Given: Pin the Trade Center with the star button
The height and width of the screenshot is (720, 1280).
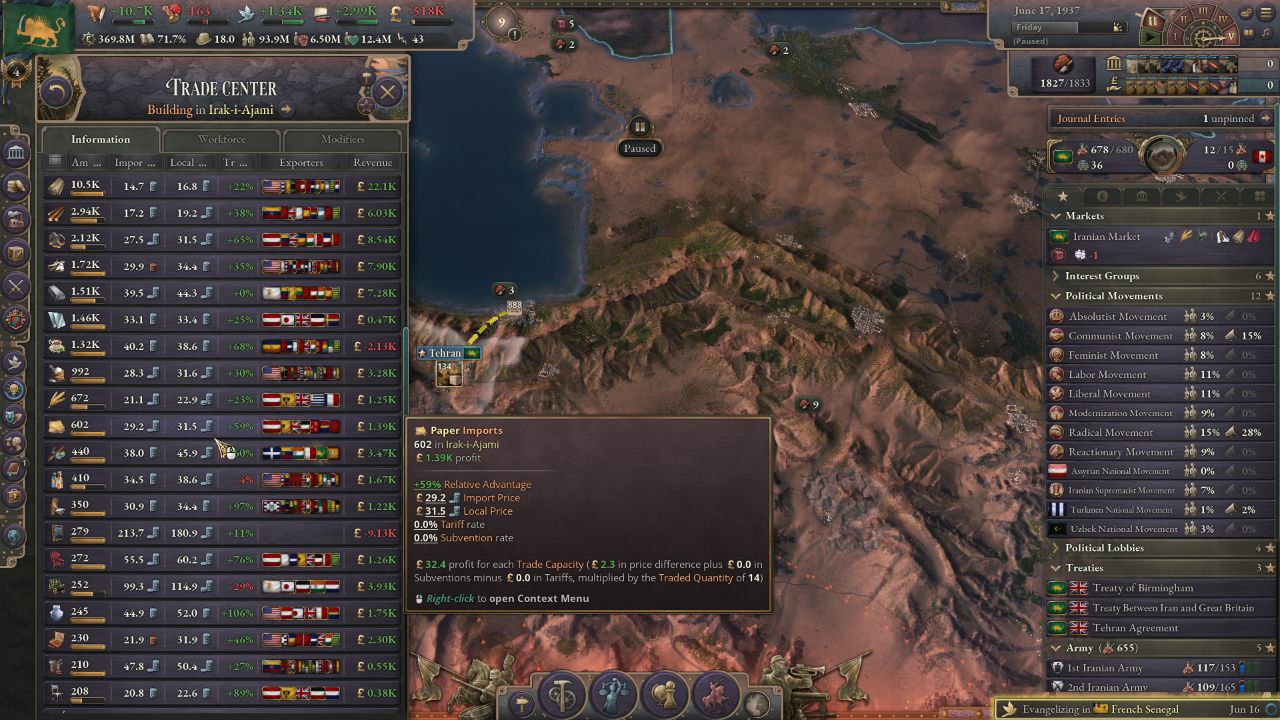Looking at the screenshot, I should click(x=366, y=104).
